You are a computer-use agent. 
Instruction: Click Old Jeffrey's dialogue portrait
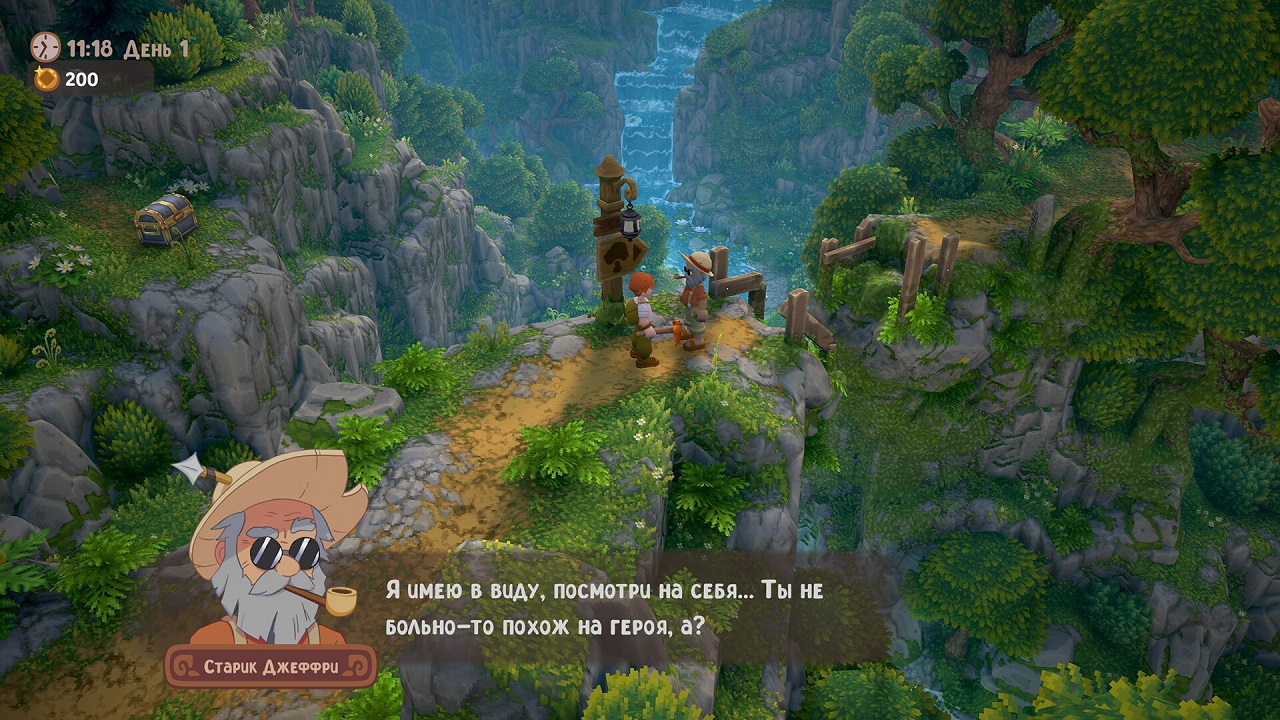pyautogui.click(x=275, y=556)
